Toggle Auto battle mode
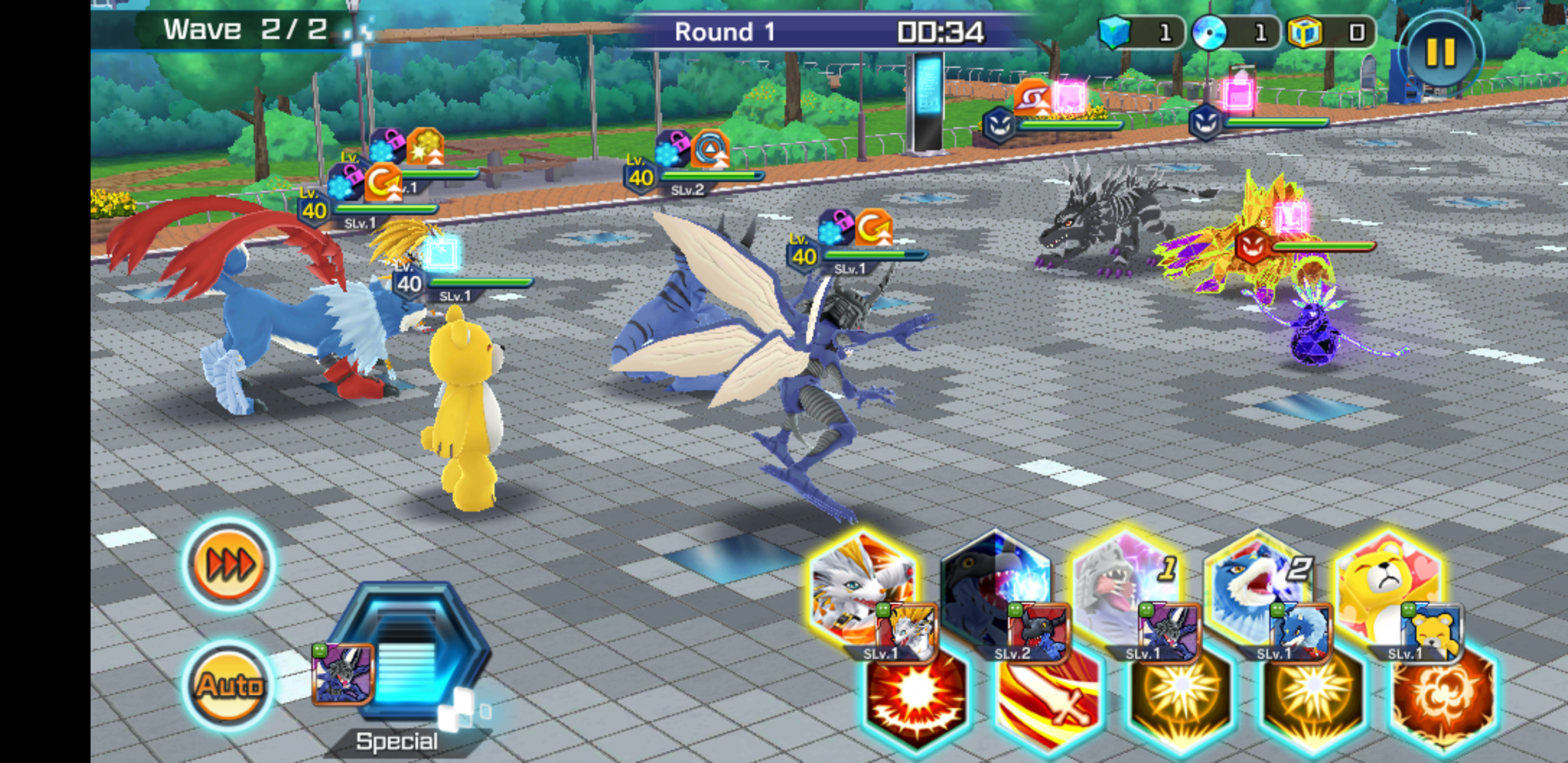 (x=230, y=685)
